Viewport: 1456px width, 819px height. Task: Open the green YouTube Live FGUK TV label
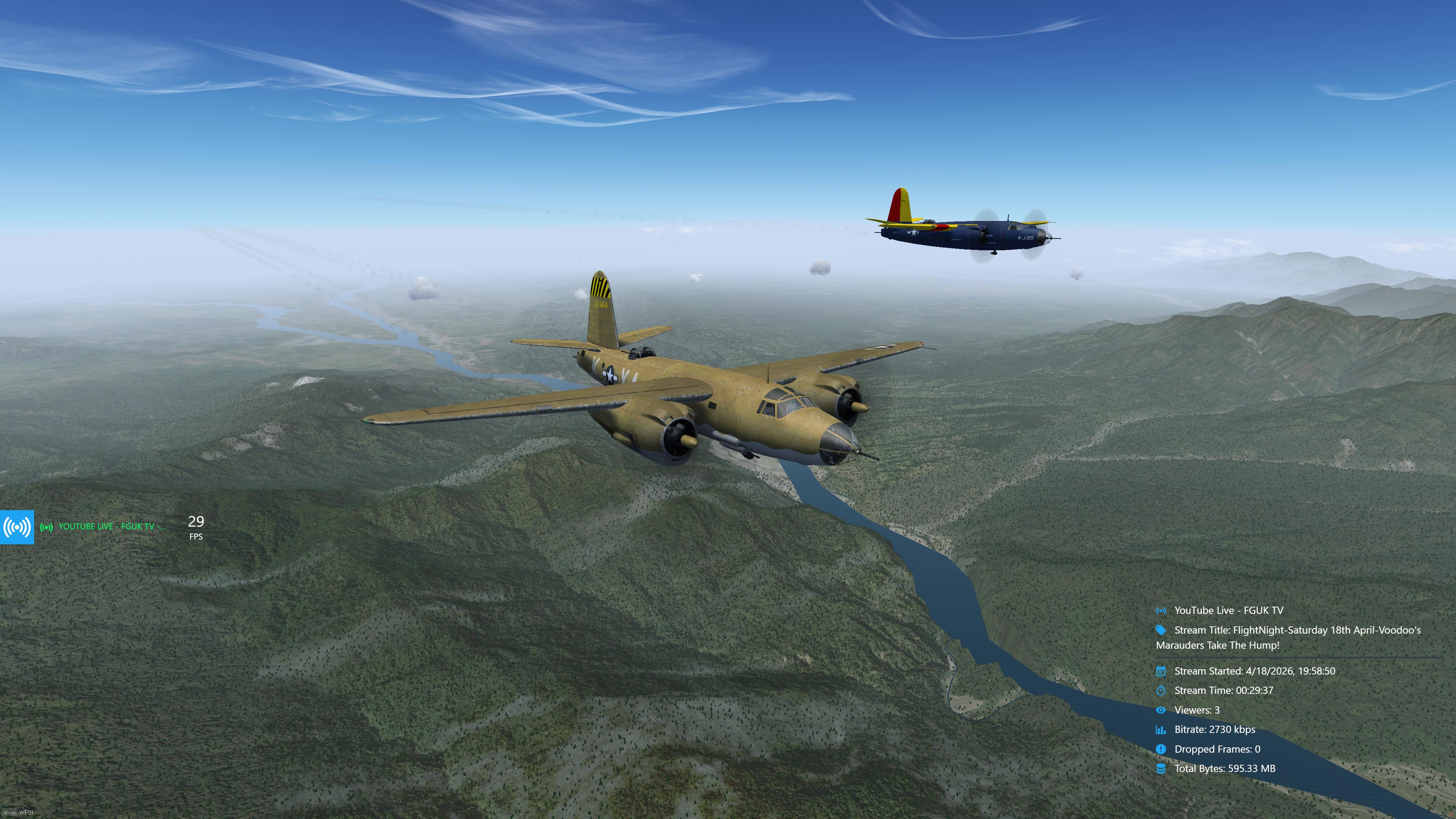[x=105, y=527]
